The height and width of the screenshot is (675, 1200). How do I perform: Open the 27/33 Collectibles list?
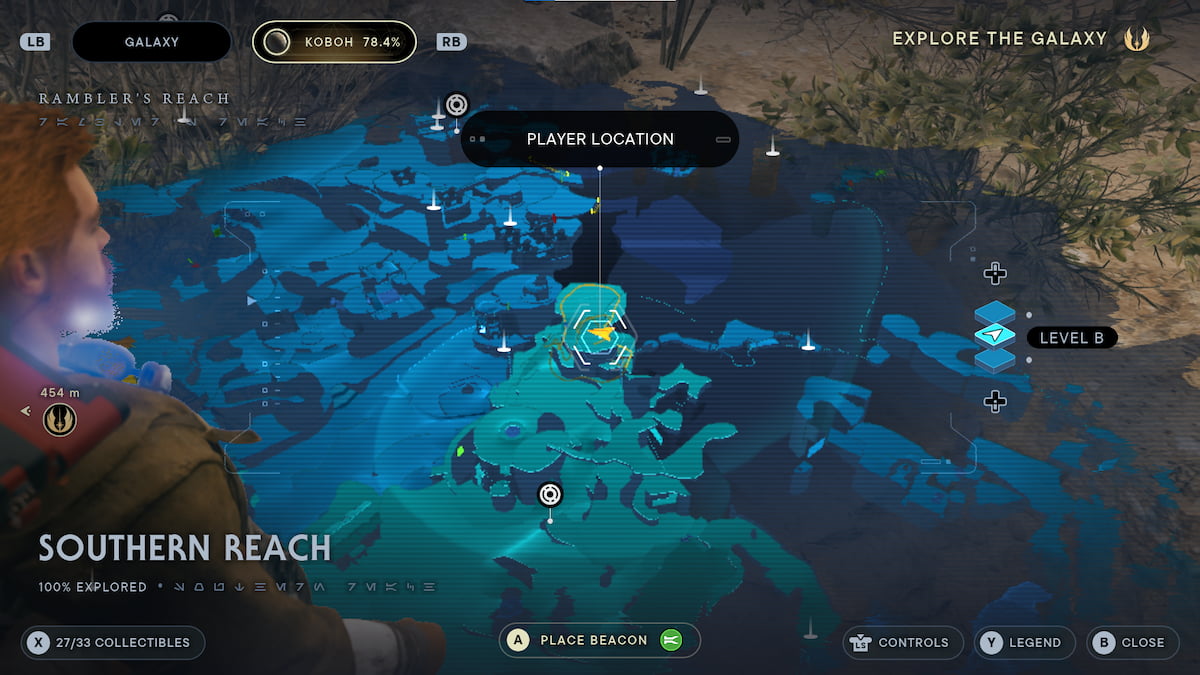coord(112,642)
